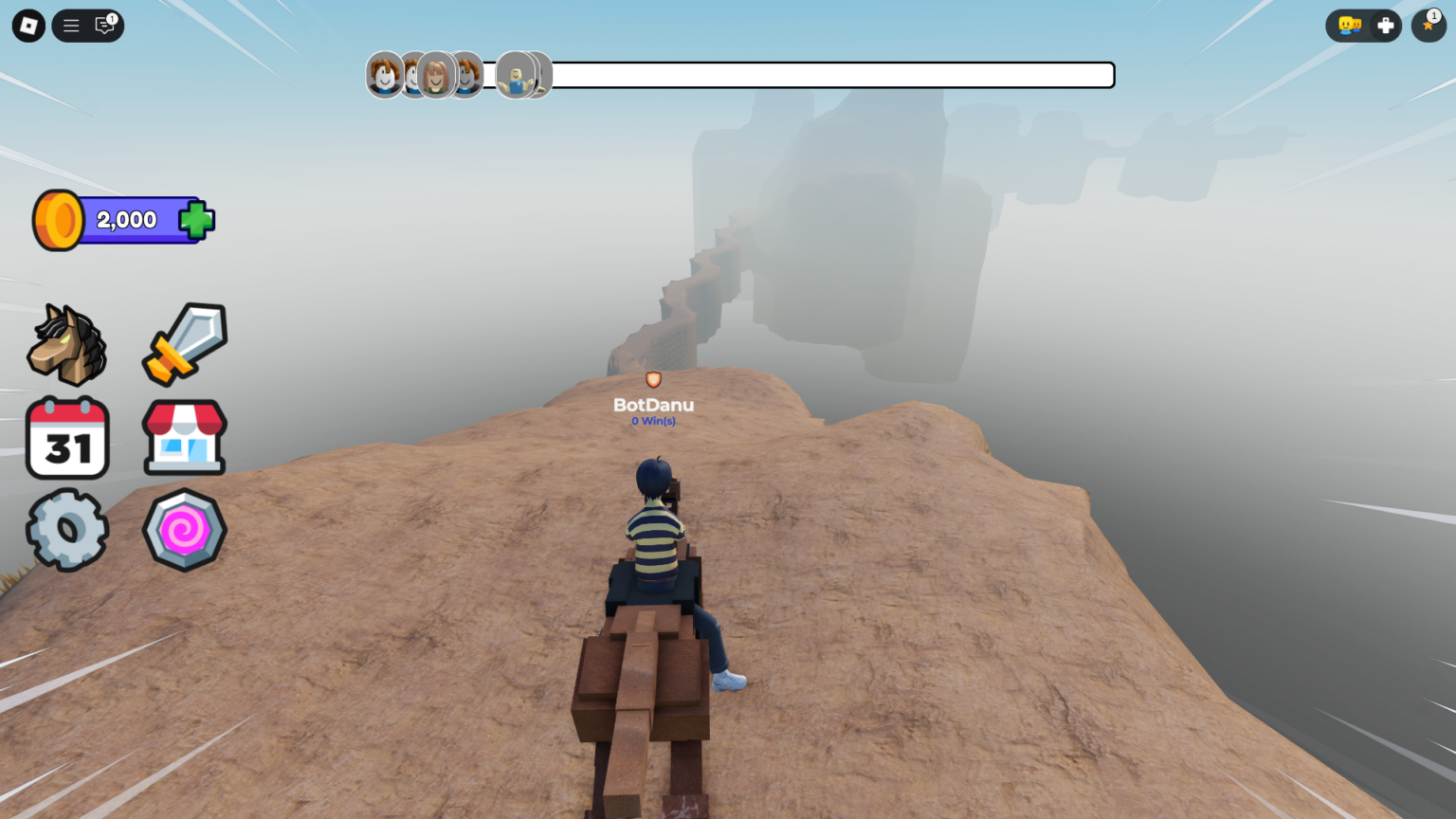
Task: Buy coins with the green plus button
Action: 194,219
